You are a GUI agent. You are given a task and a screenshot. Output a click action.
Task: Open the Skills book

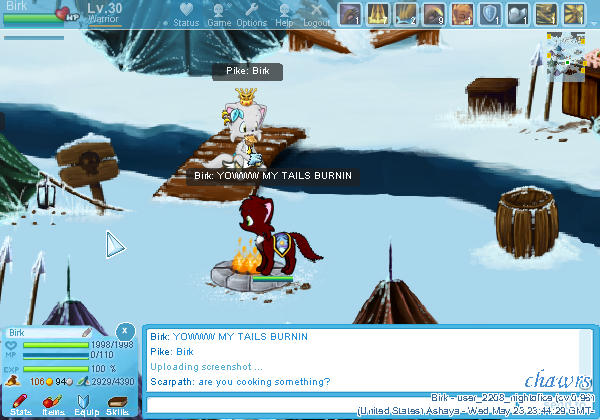pyautogui.click(x=117, y=403)
